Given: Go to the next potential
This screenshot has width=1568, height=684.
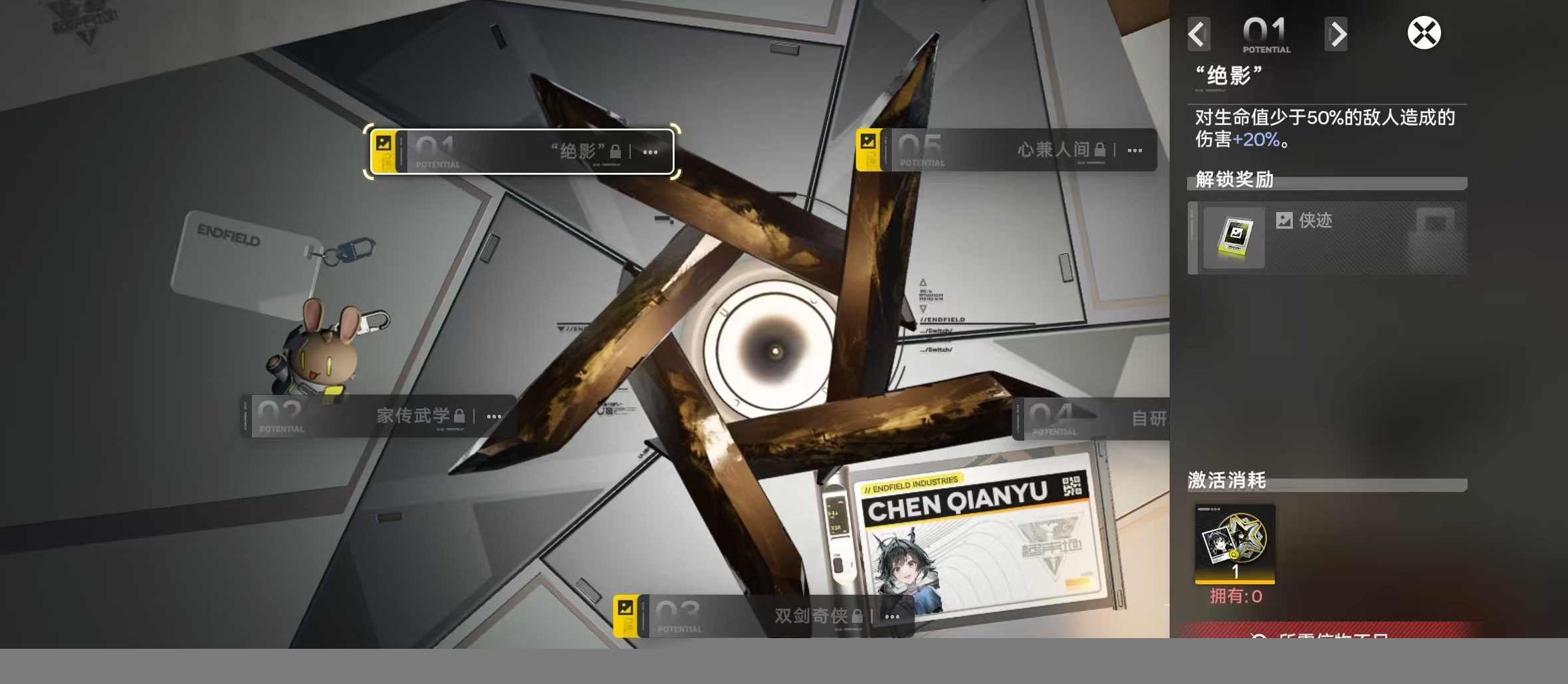Looking at the screenshot, I should click(x=1336, y=35).
